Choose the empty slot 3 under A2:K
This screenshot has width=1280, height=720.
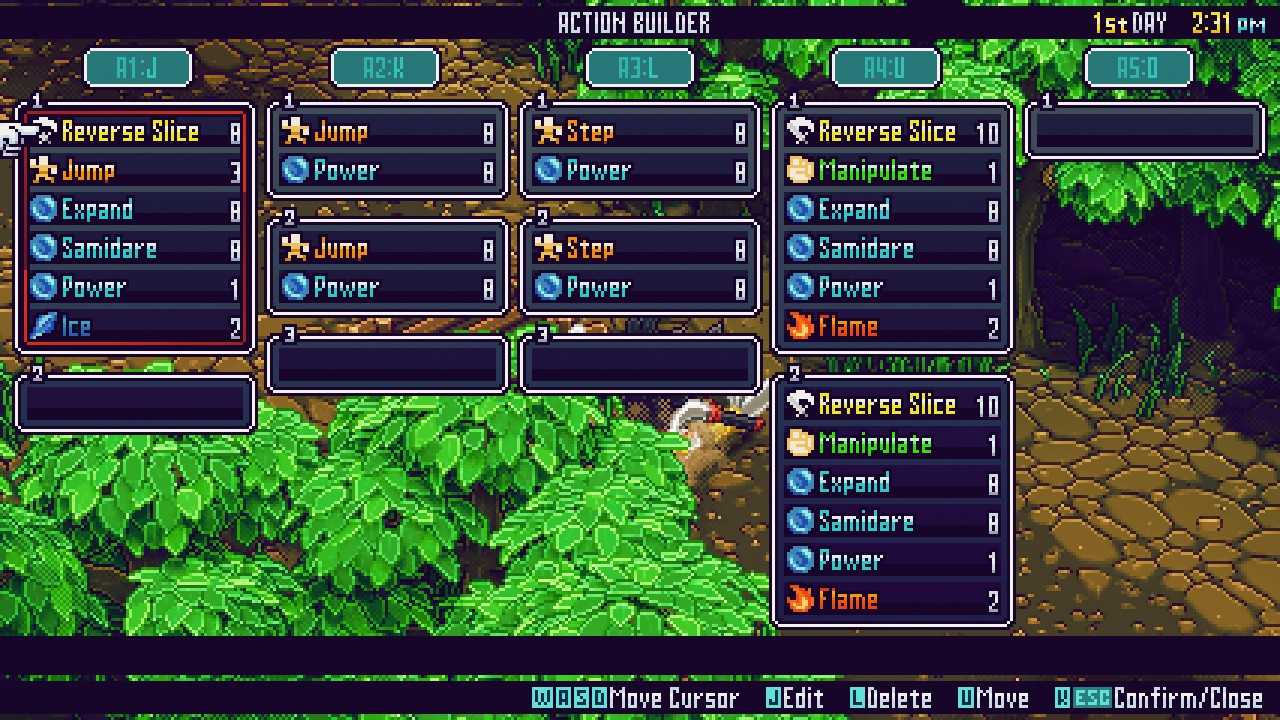tap(388, 365)
